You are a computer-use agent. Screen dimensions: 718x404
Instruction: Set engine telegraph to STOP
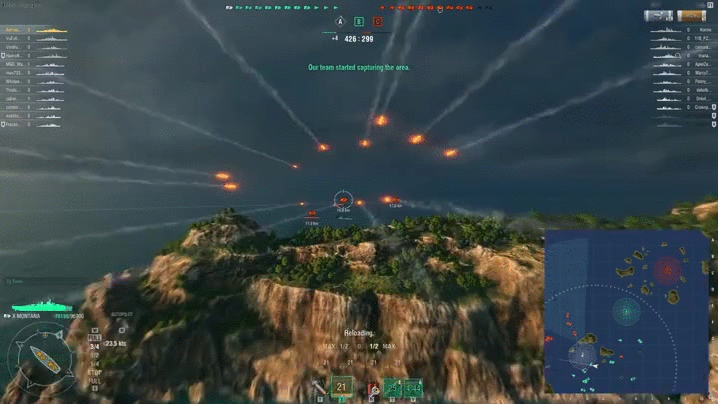click(x=94, y=369)
